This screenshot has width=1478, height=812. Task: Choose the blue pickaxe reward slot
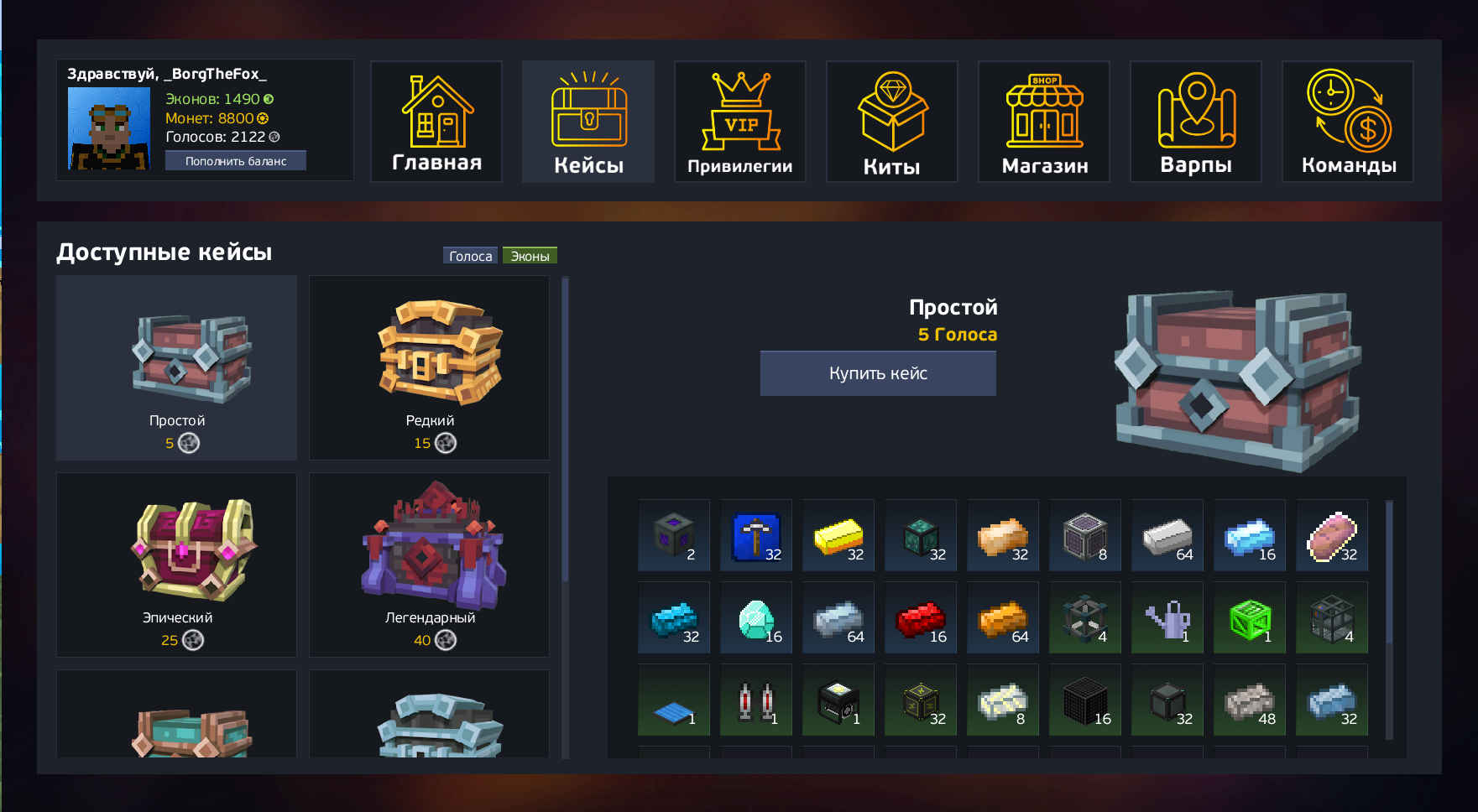pyautogui.click(x=756, y=536)
